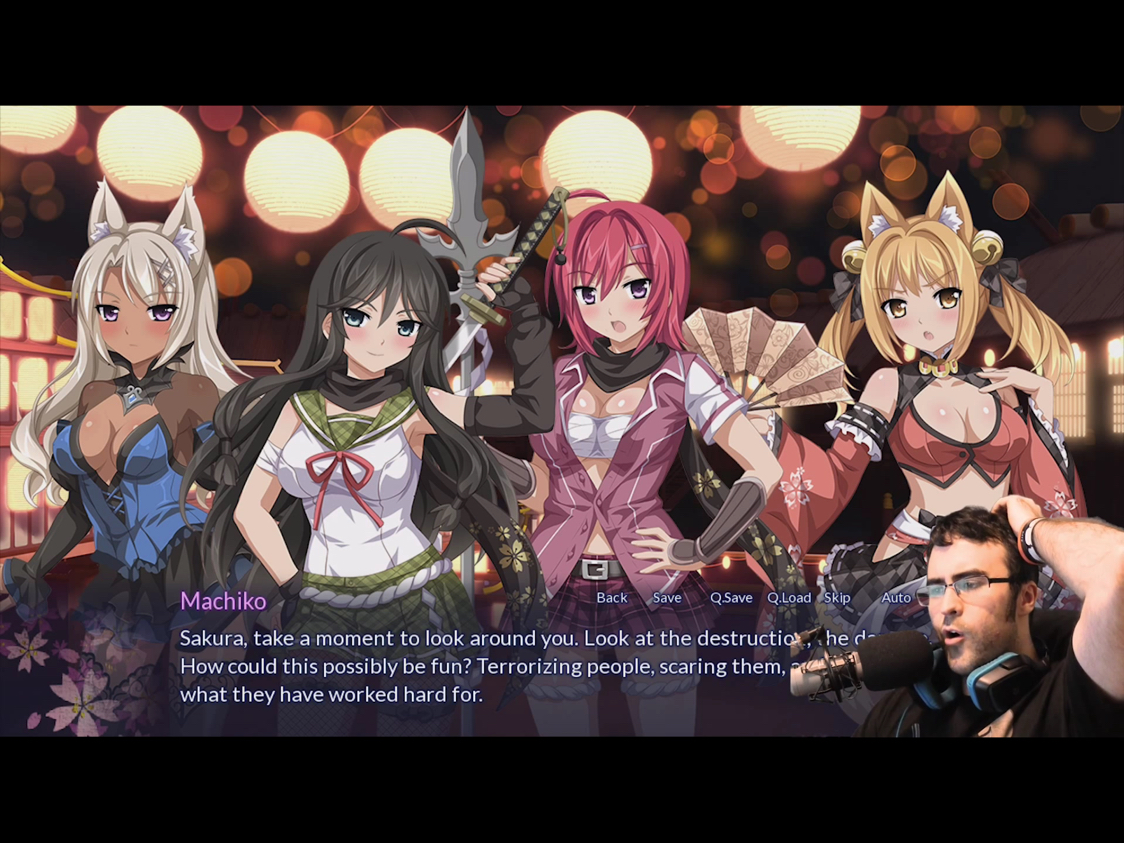1124x843 pixels.
Task: Open the Save menu
Action: coord(667,598)
